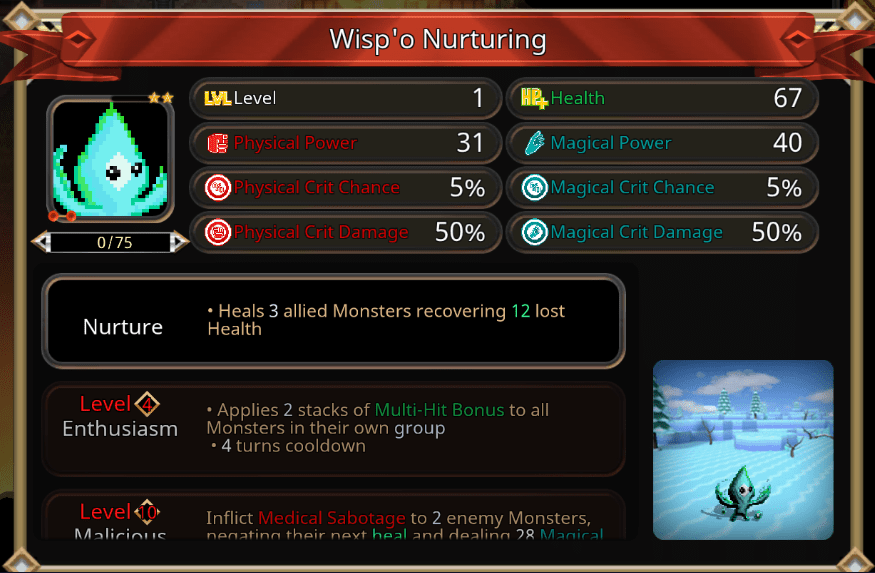View the snowy monster preview thumbnail
This screenshot has width=875, height=573.
pyautogui.click(x=743, y=449)
